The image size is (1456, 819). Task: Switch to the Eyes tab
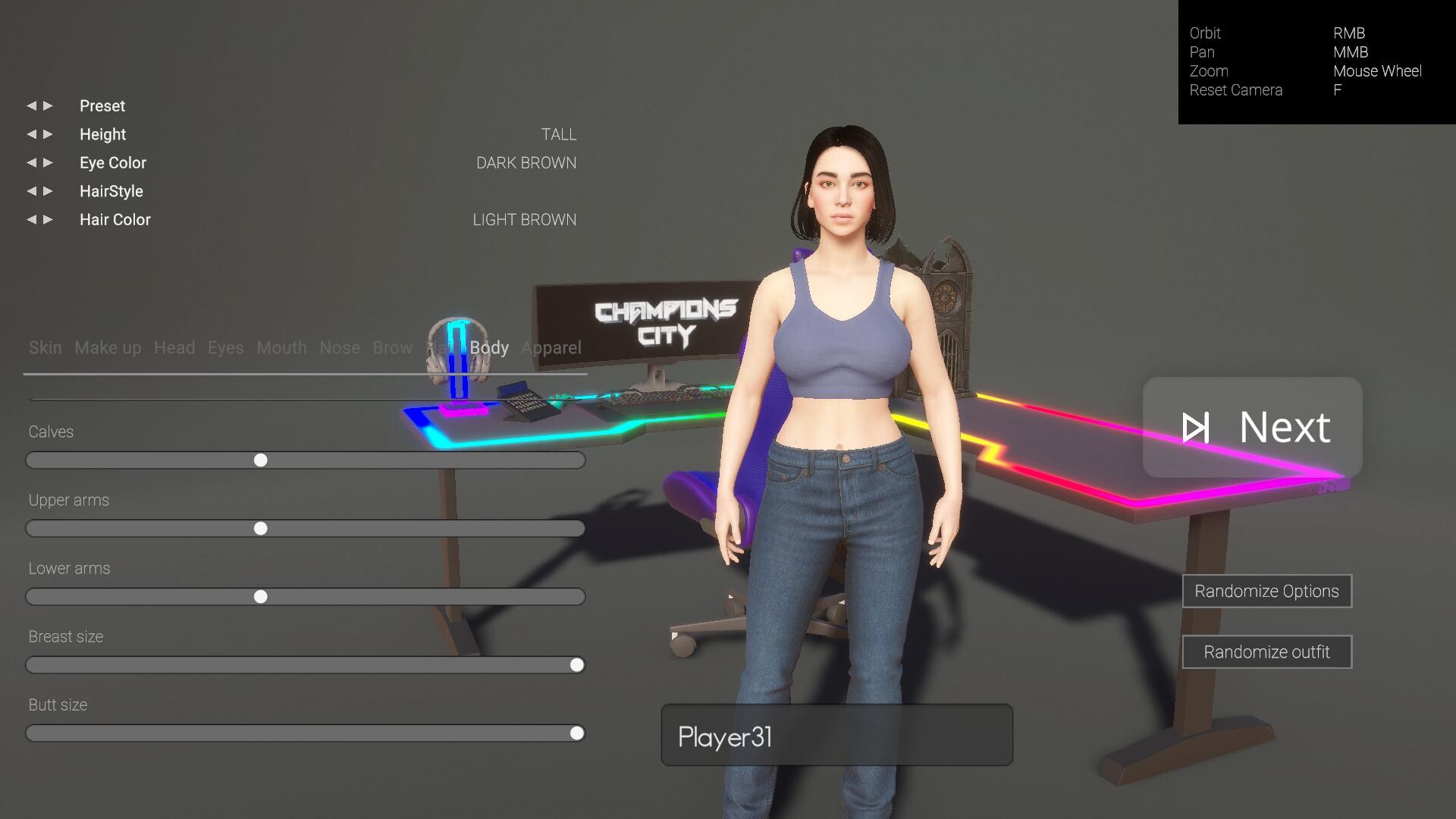[x=224, y=348]
